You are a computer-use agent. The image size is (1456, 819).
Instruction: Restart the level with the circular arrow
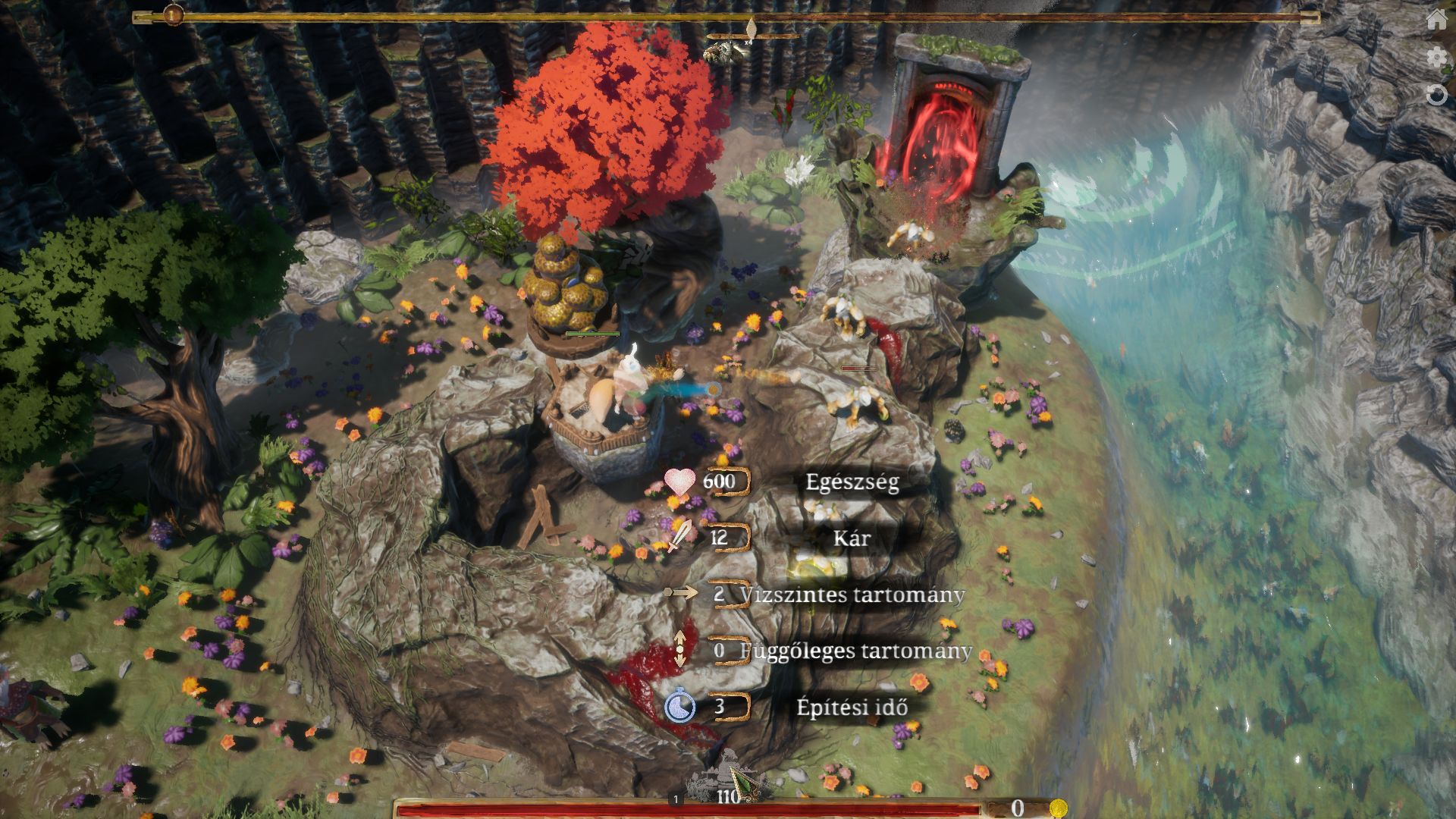coord(1436,95)
